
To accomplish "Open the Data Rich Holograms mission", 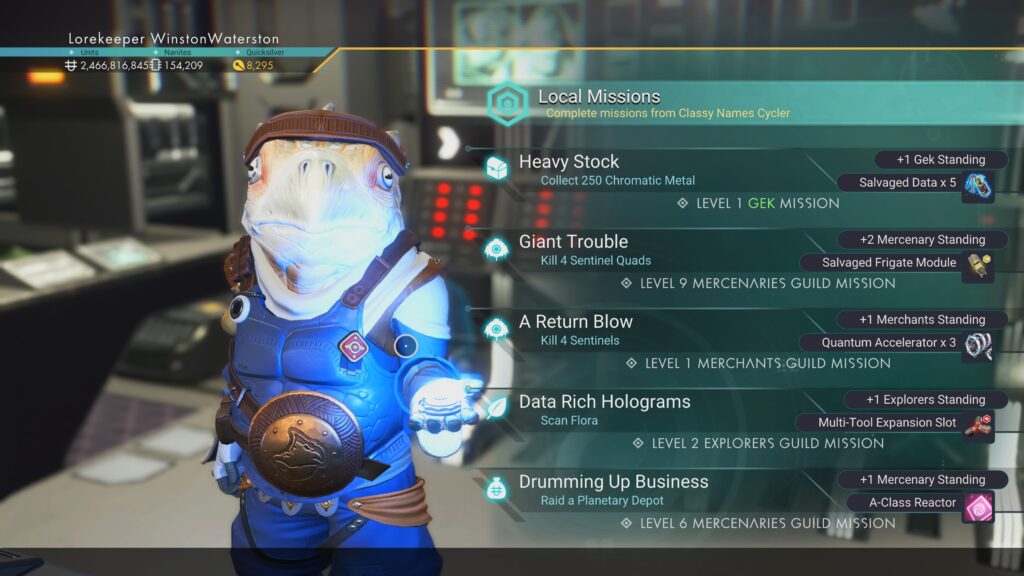I will 604,402.
